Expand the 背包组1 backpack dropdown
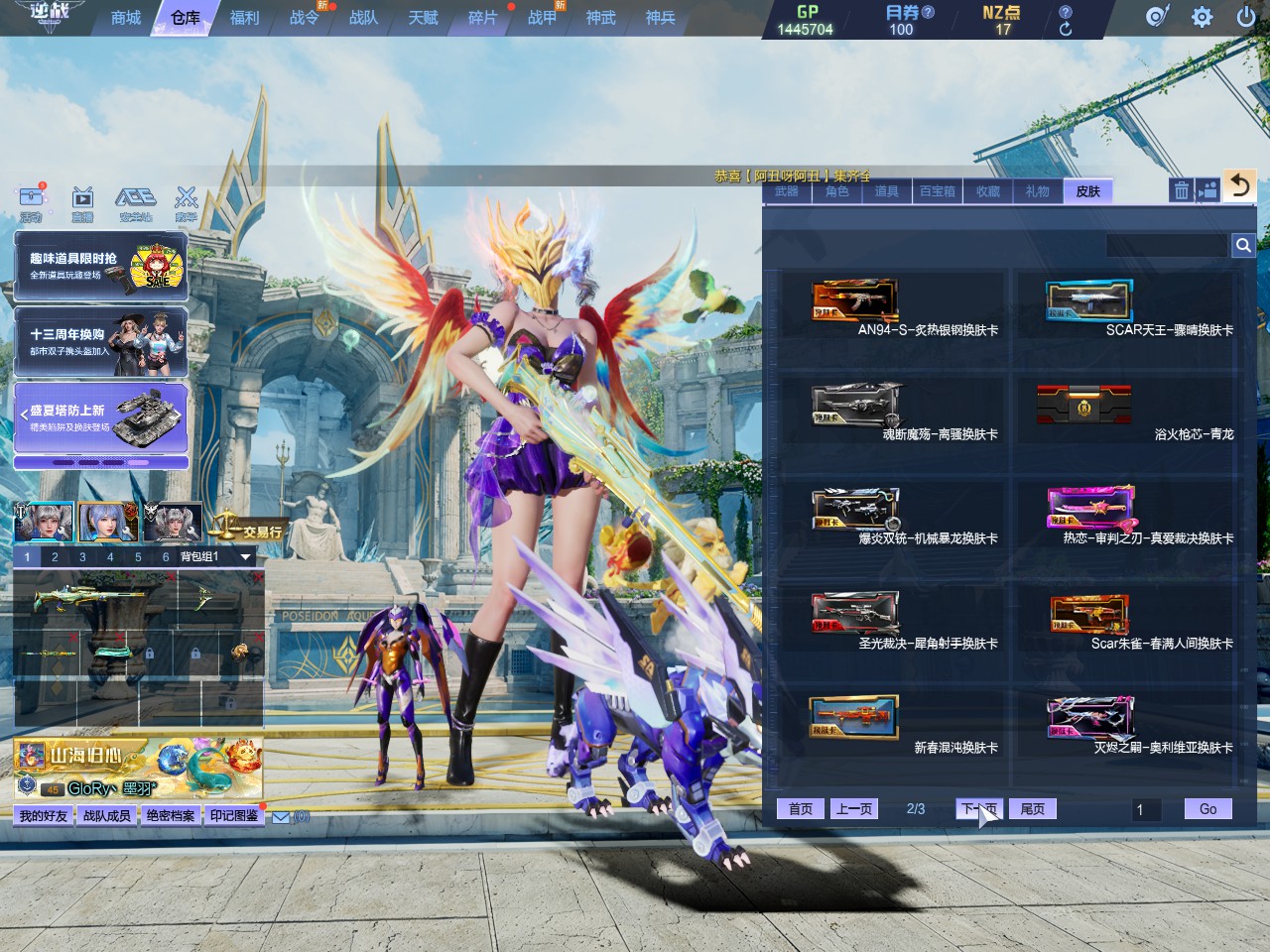This screenshot has height=952, width=1270. point(245,557)
